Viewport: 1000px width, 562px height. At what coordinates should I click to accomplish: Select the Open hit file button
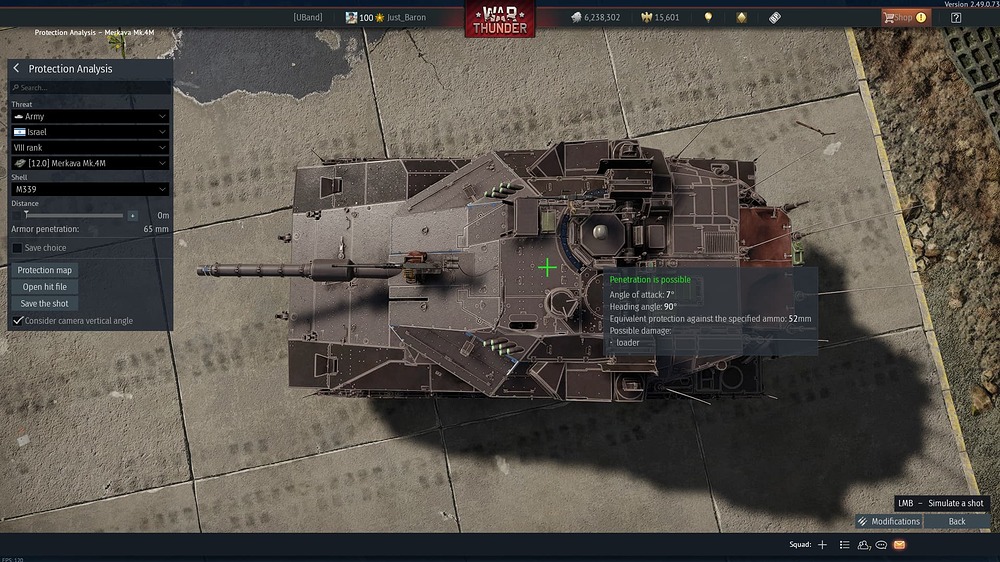click(45, 287)
